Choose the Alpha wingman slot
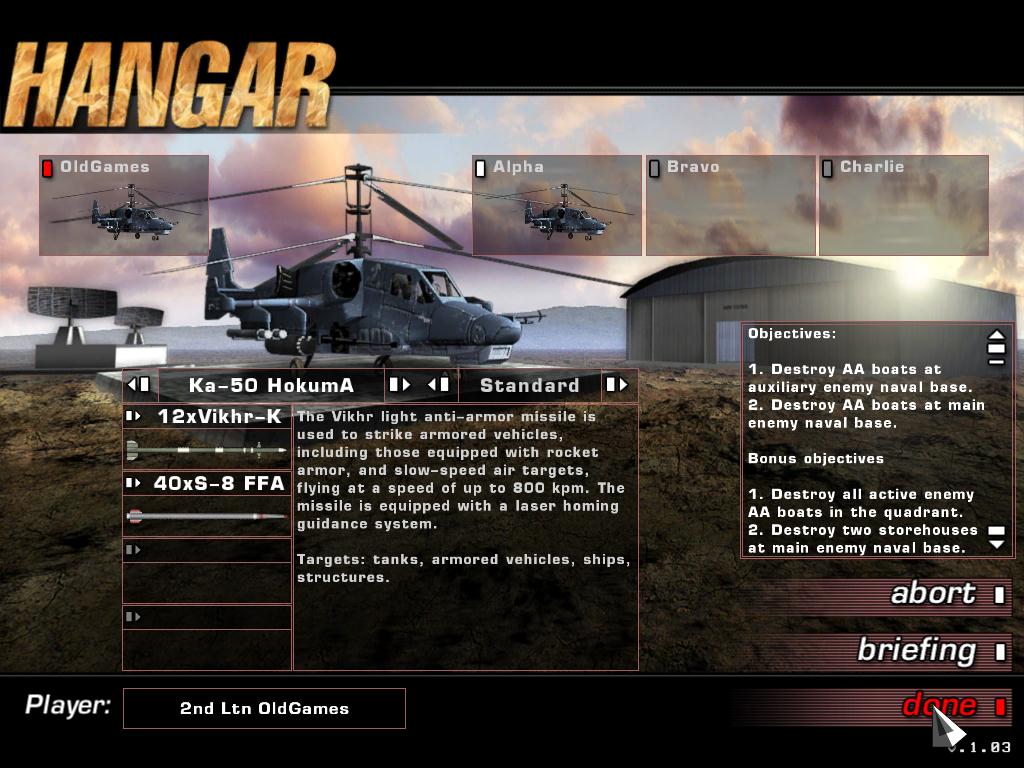 pos(557,205)
